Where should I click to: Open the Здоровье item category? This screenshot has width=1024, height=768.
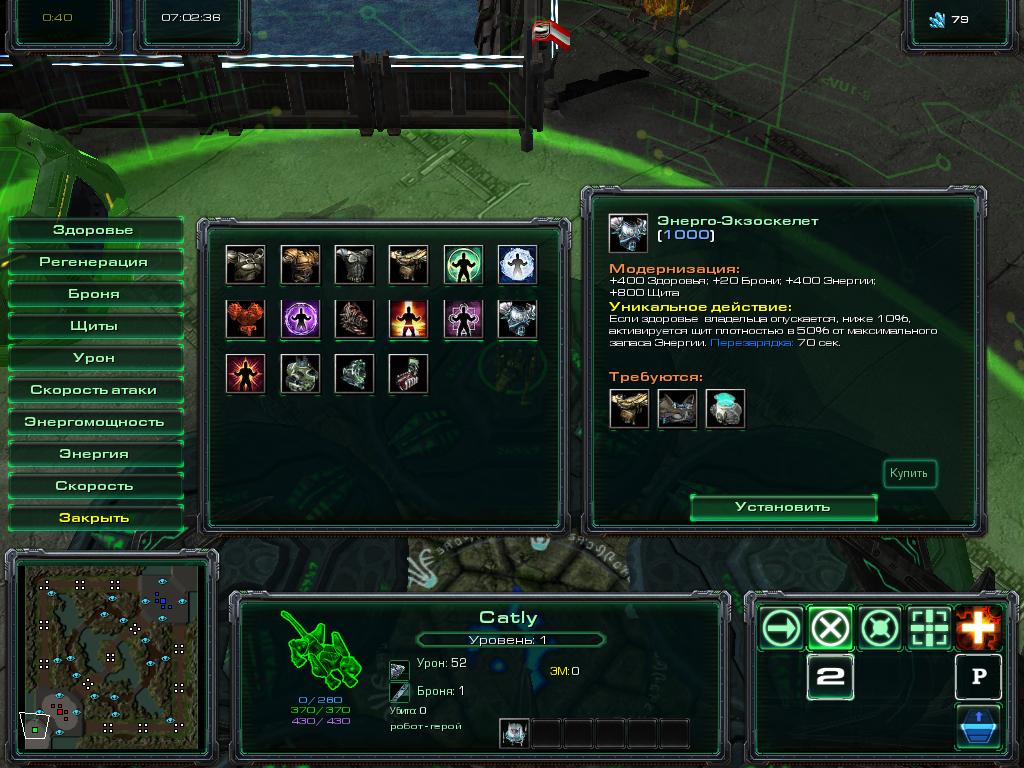pyautogui.click(x=94, y=230)
